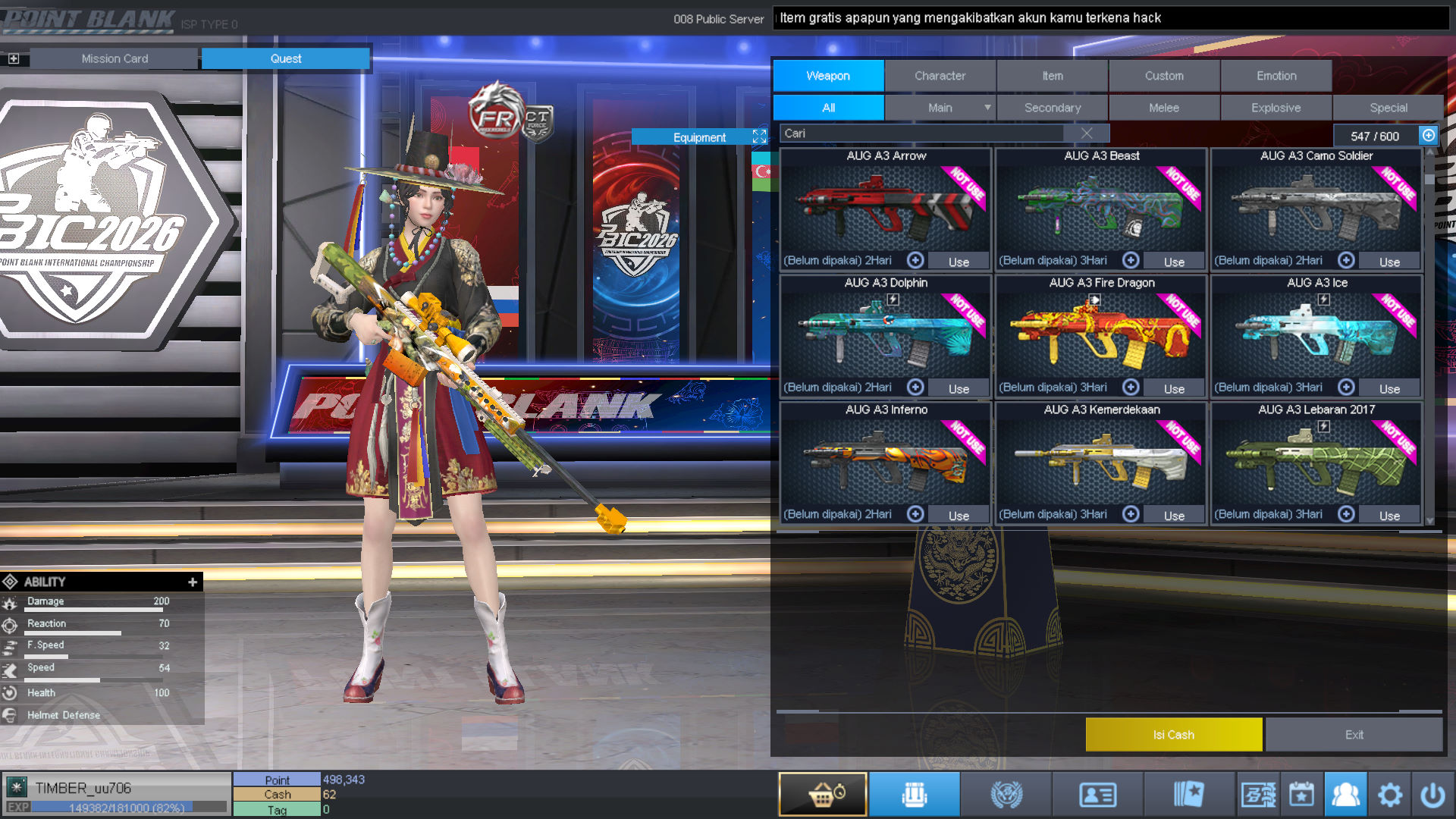Click the Cari search field
The width and height of the screenshot is (1456, 819).
click(921, 133)
